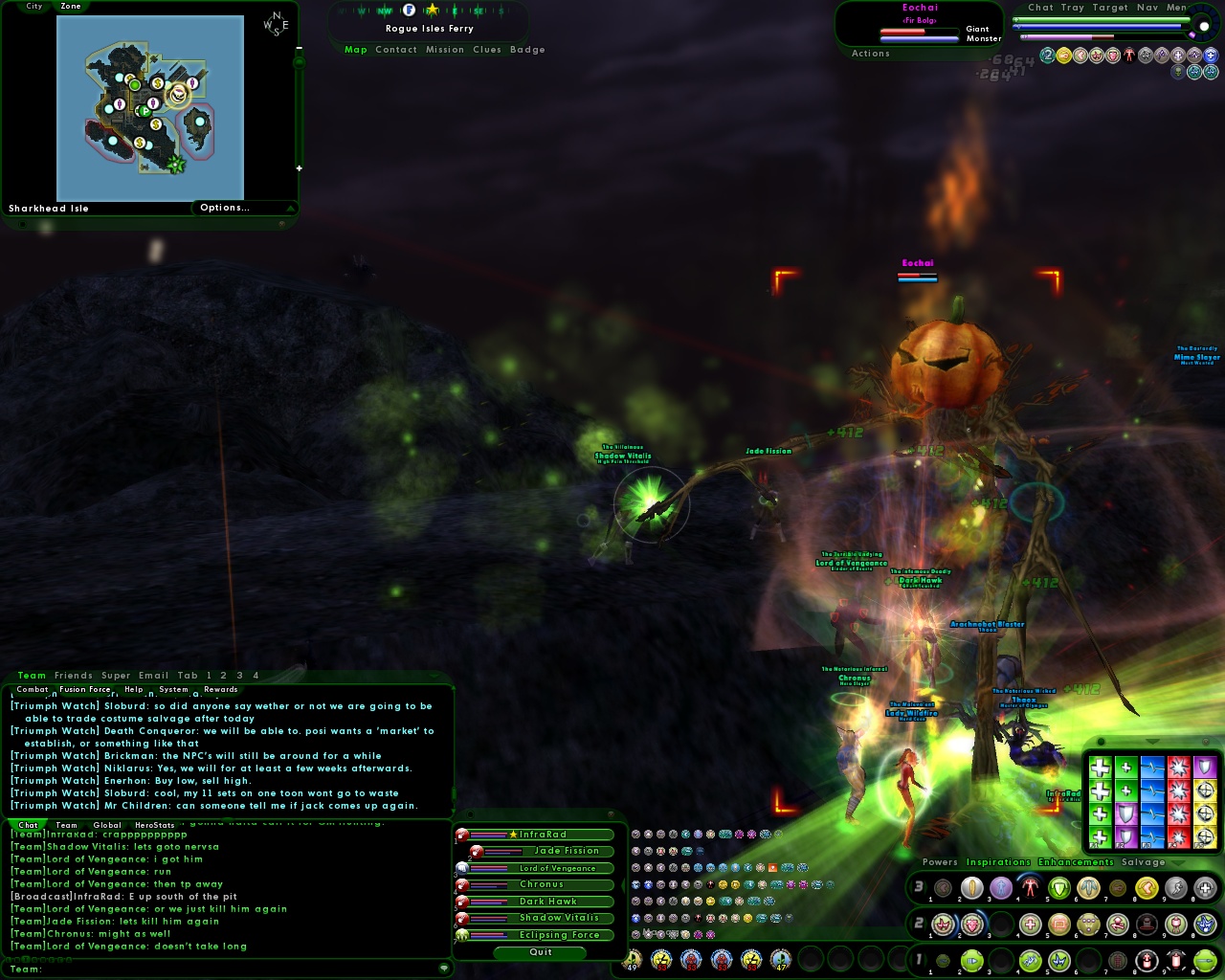Activate the green shield inspiration in tray 3
The width and height of the screenshot is (1225, 980).
pyautogui.click(x=1058, y=888)
